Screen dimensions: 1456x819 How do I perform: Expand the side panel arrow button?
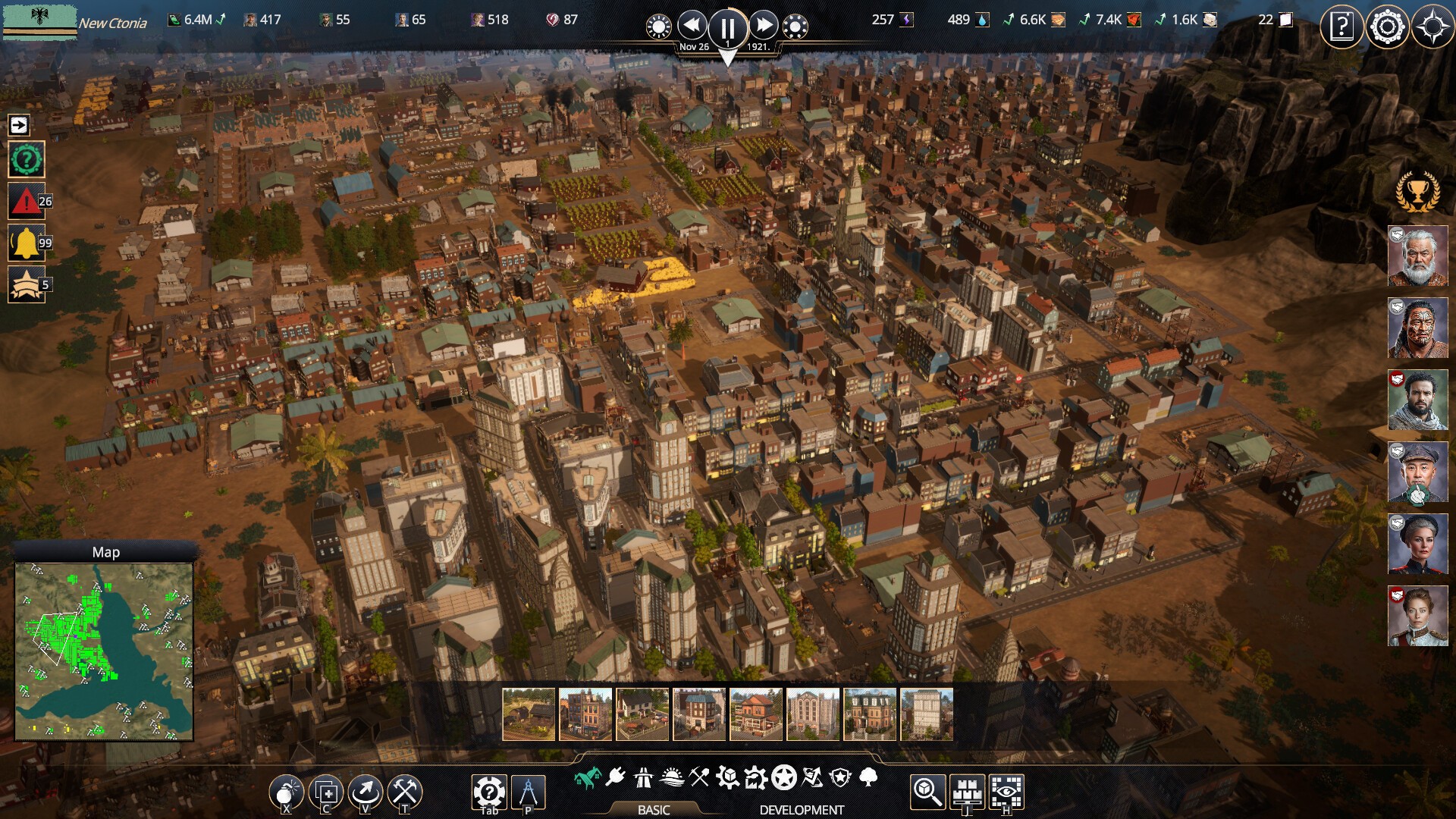19,125
